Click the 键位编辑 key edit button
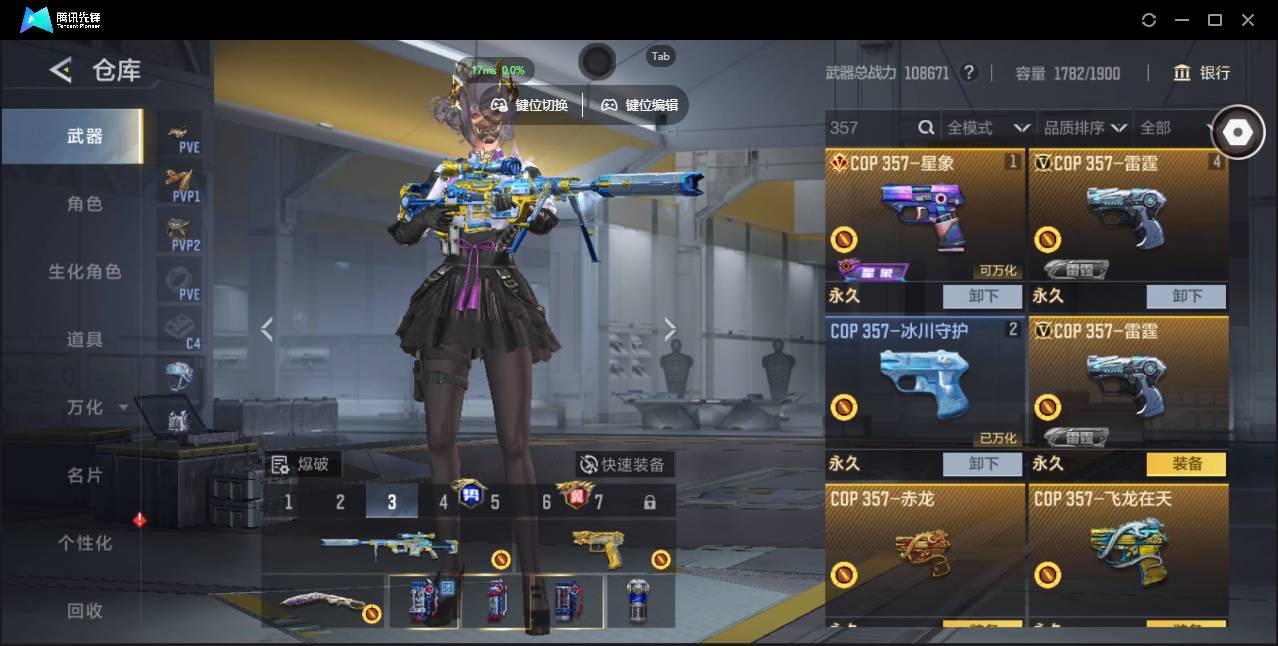This screenshot has width=1278, height=646. pos(640,105)
